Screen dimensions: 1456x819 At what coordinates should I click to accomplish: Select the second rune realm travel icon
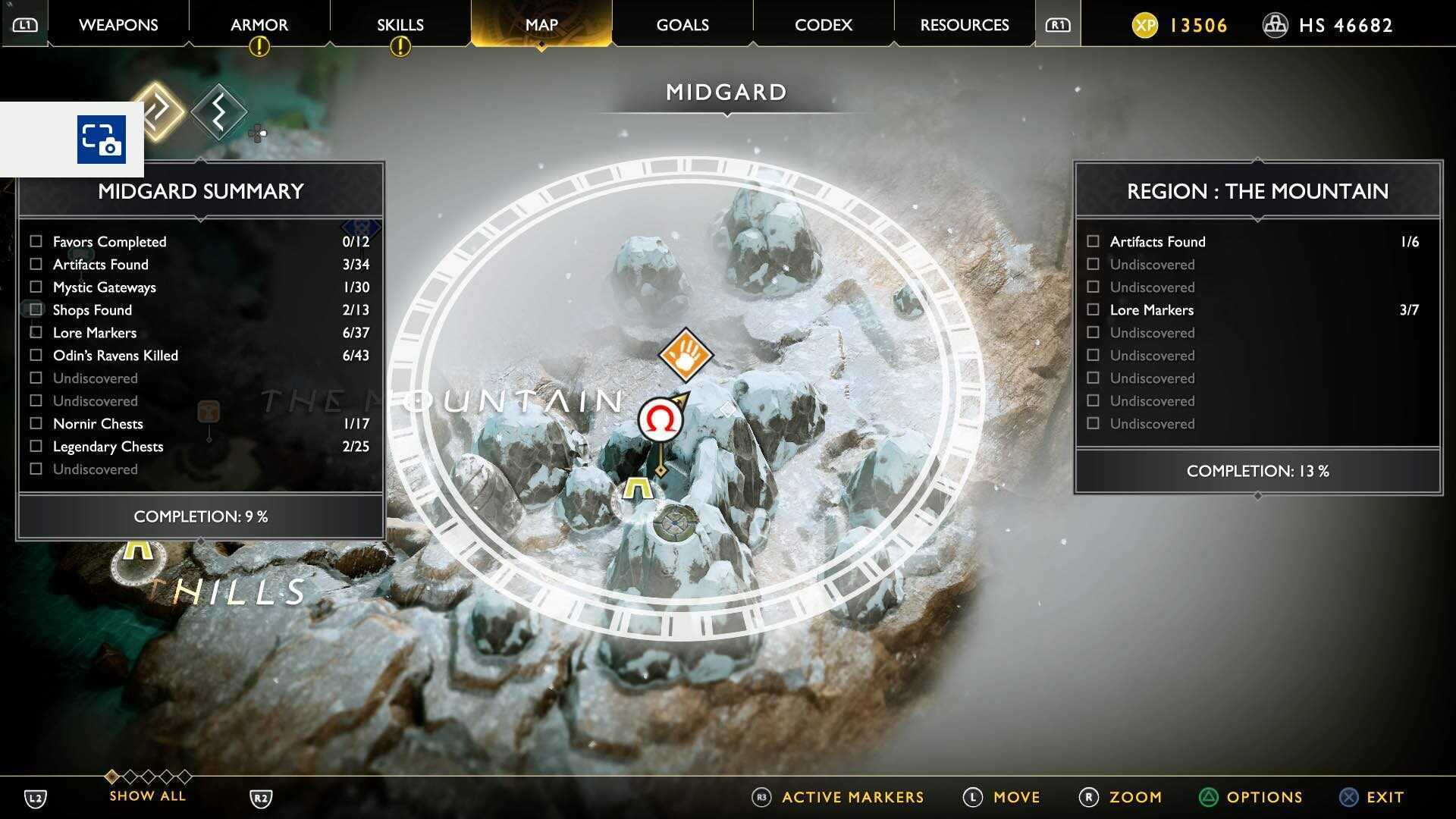(218, 111)
